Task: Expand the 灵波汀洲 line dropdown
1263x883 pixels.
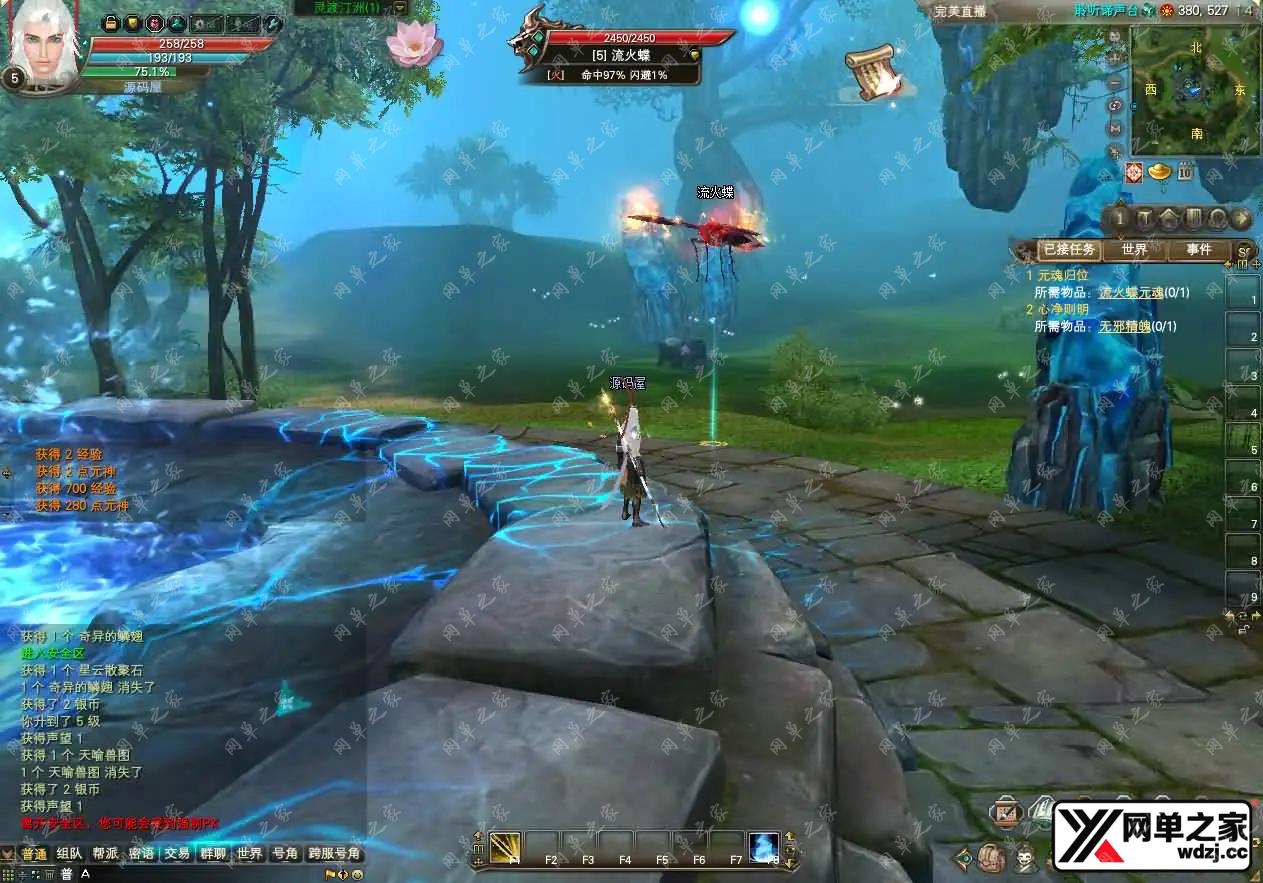Action: pos(400,8)
